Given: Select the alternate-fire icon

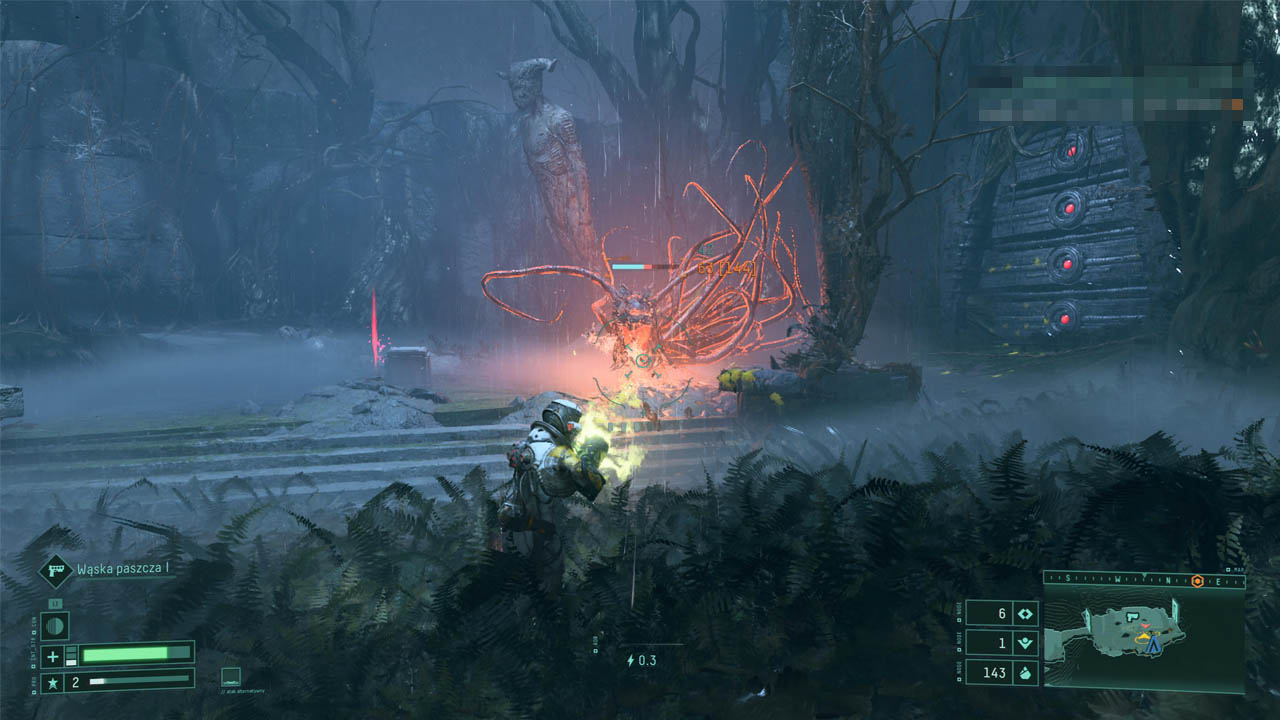Looking at the screenshot, I should tap(230, 676).
